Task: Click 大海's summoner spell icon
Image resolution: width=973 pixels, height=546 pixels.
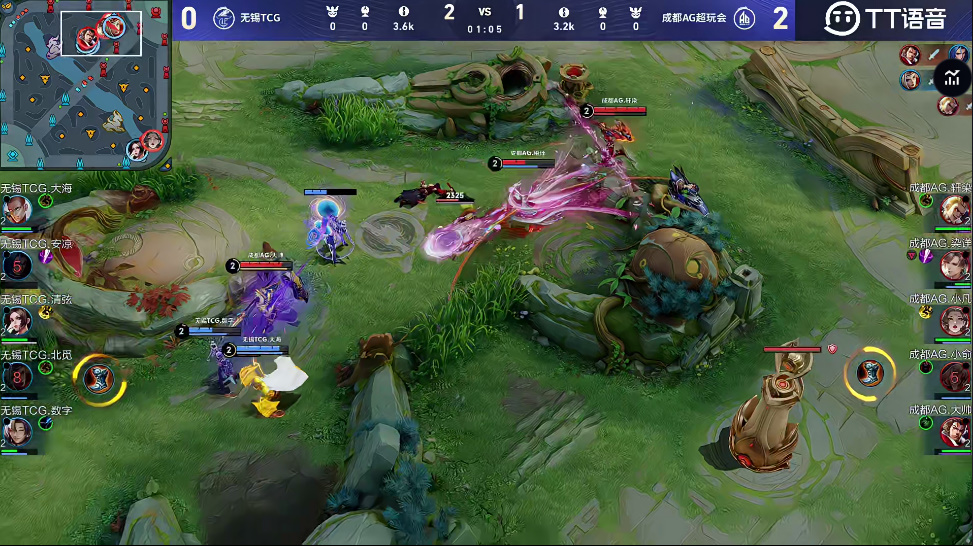Action: pyautogui.click(x=46, y=201)
